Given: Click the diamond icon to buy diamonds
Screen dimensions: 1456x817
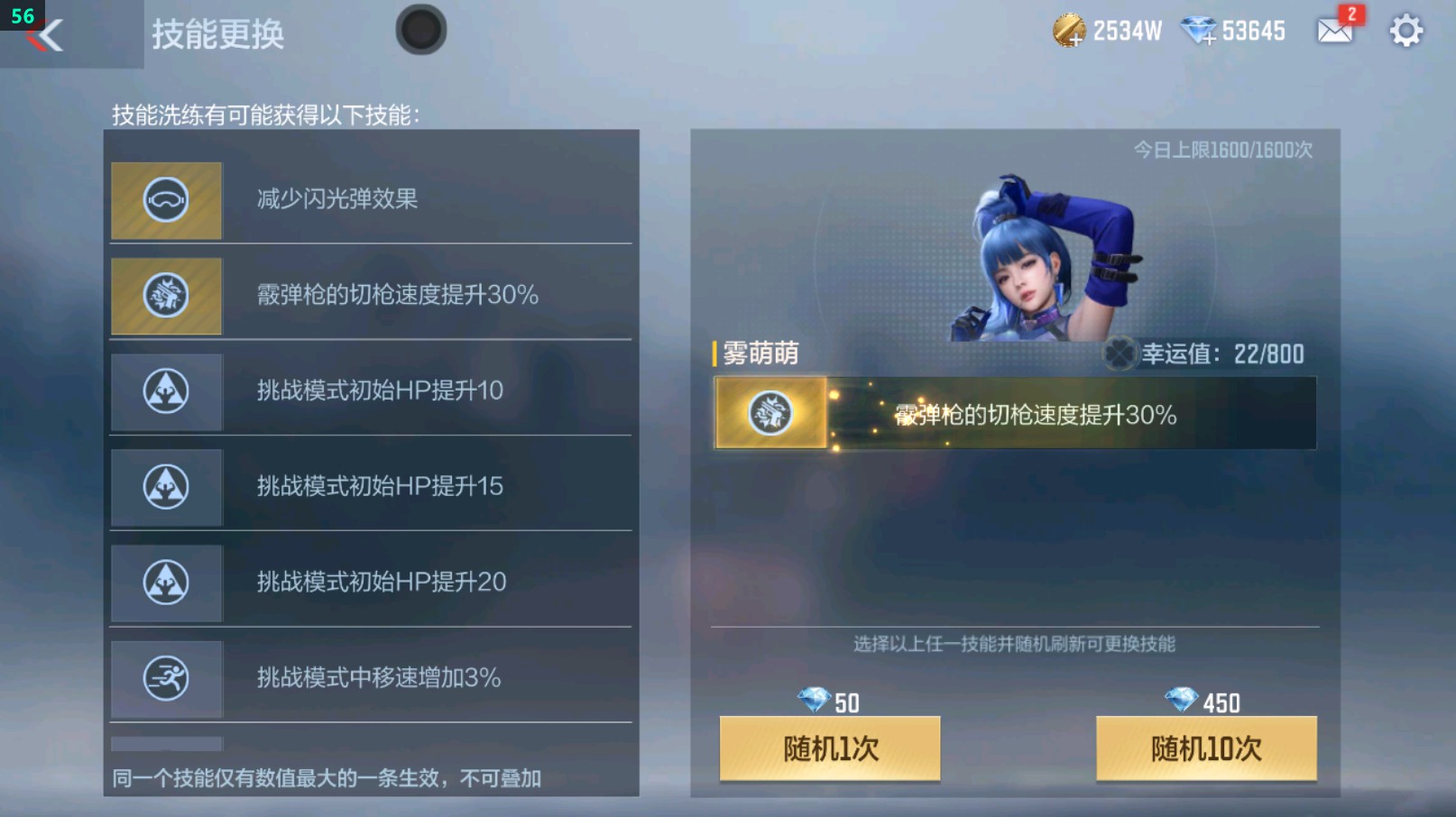Looking at the screenshot, I should pyautogui.click(x=1199, y=30).
